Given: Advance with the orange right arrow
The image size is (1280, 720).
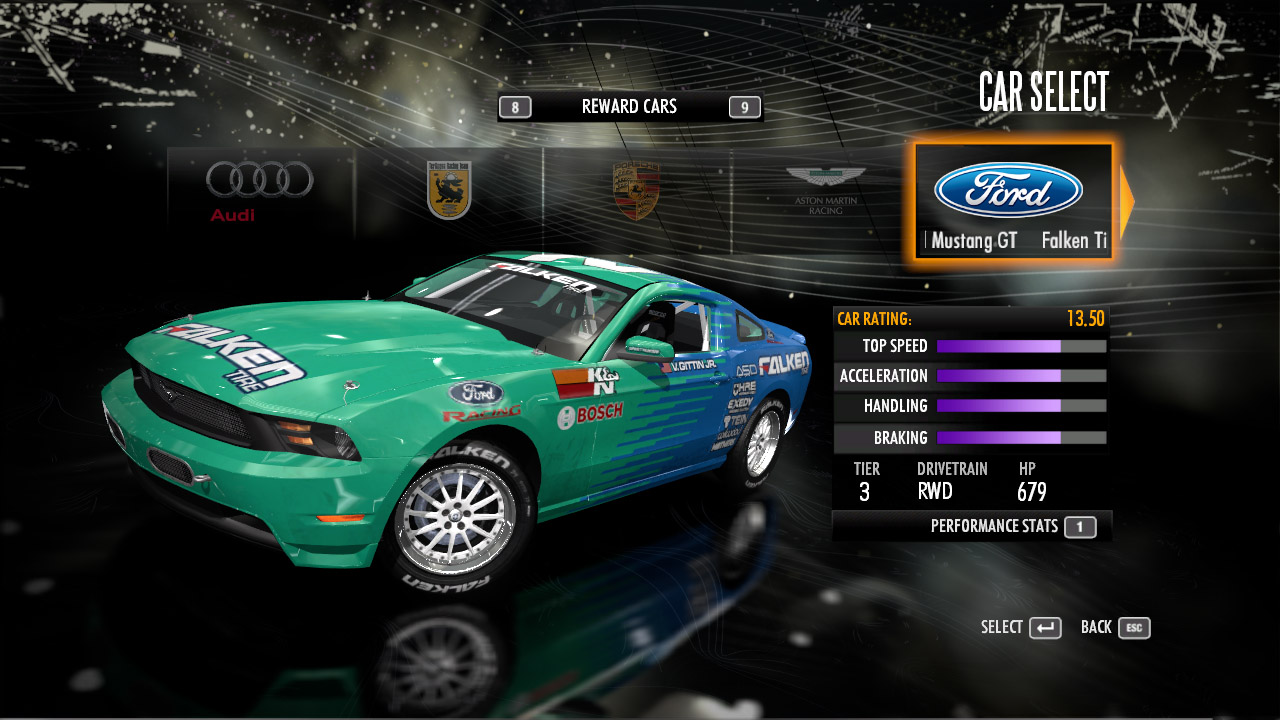Looking at the screenshot, I should (1126, 201).
